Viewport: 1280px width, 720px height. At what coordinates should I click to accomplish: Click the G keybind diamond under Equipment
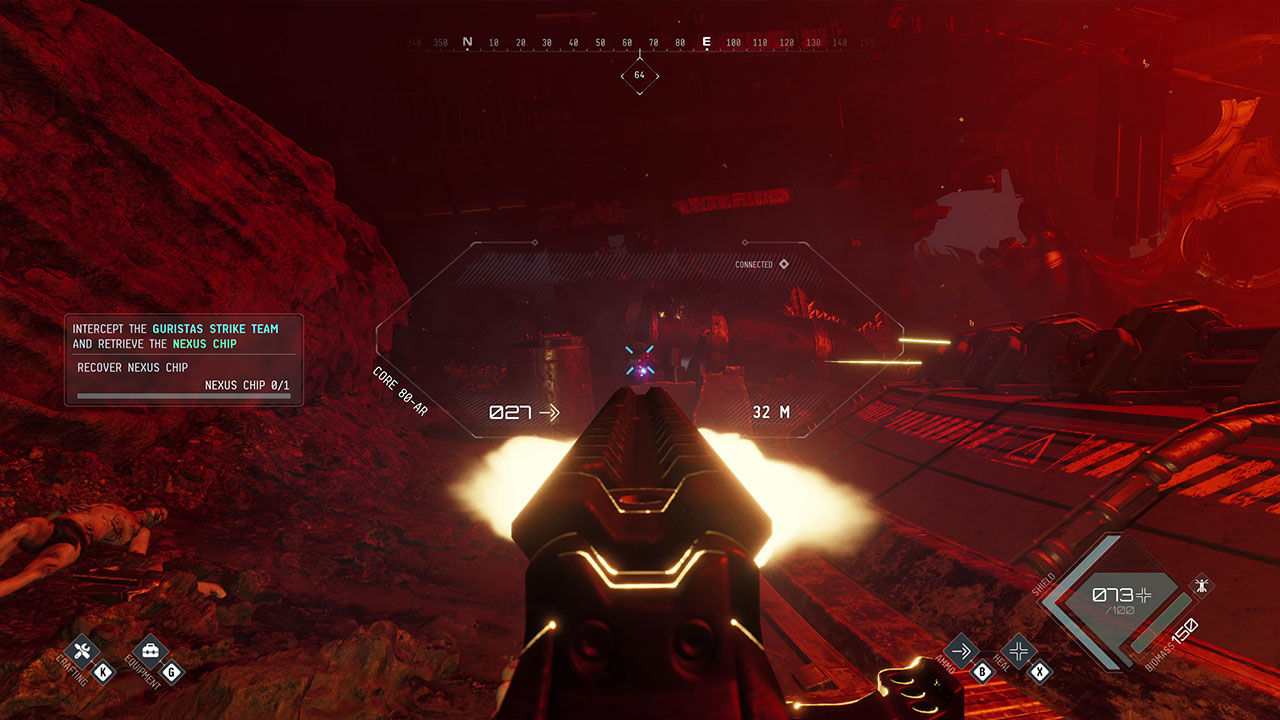tap(172, 671)
